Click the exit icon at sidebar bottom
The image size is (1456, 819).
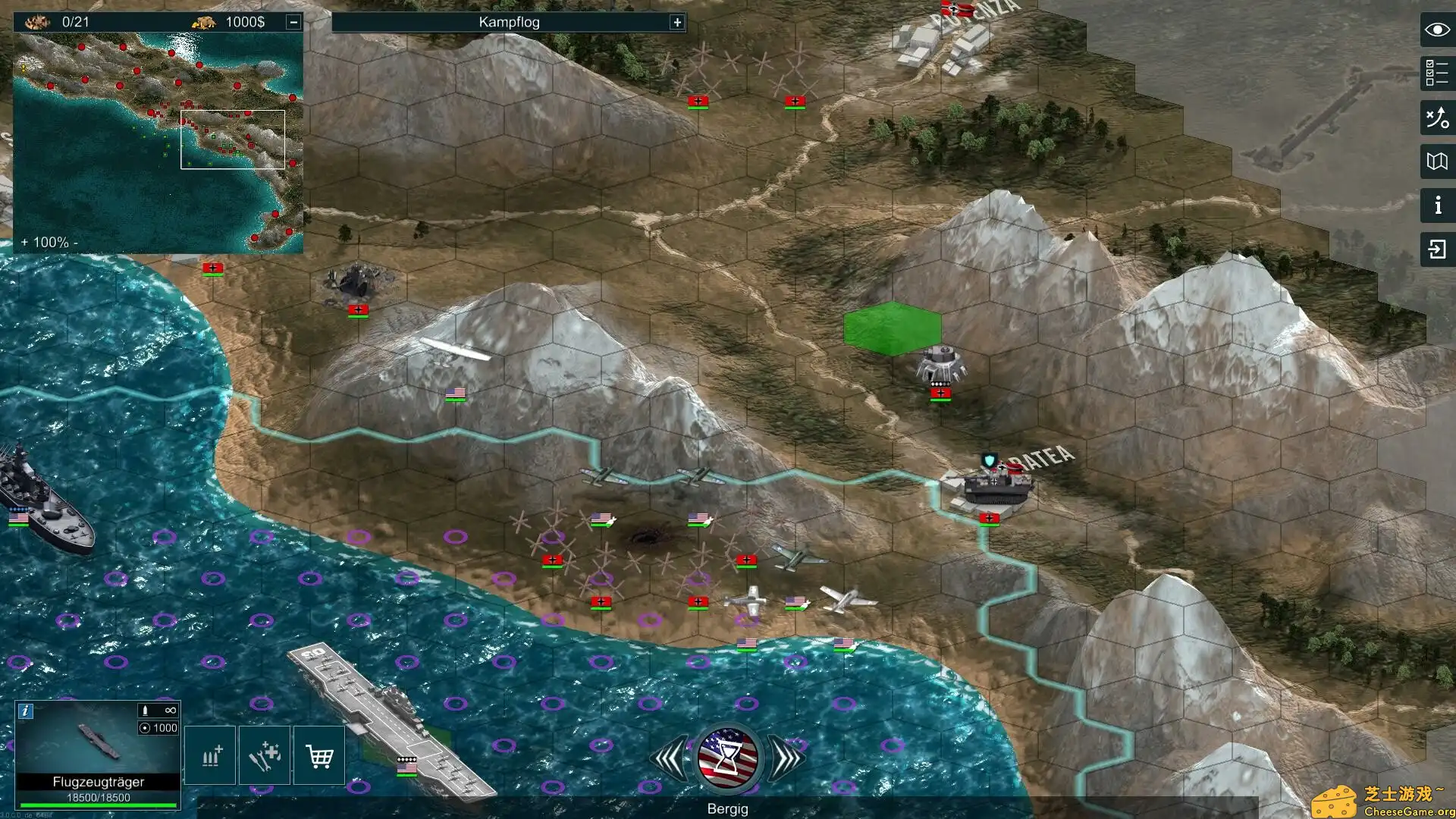[1436, 246]
